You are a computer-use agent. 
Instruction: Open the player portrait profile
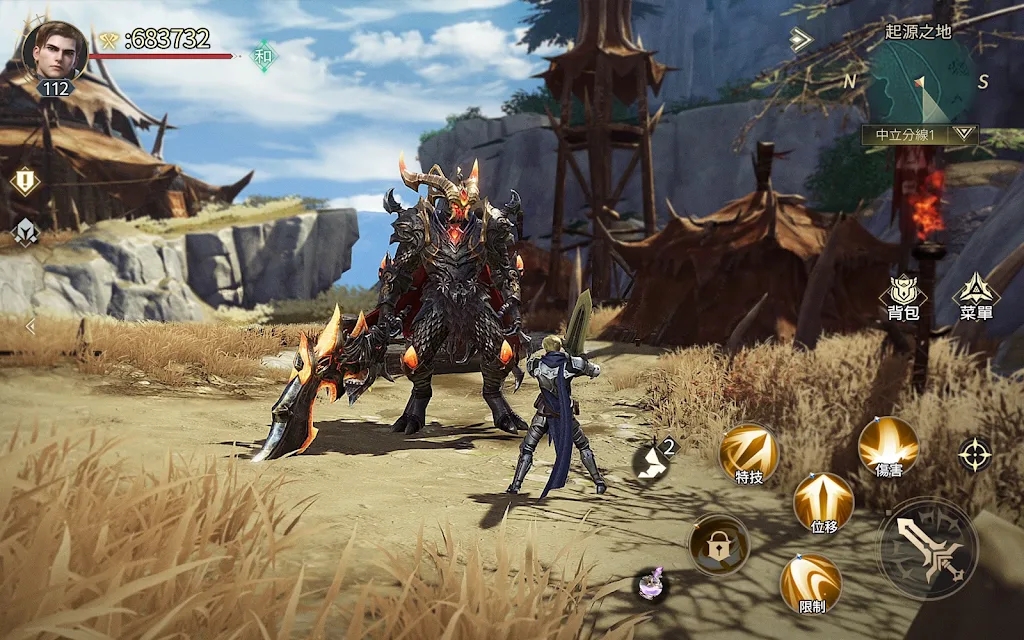point(54,51)
